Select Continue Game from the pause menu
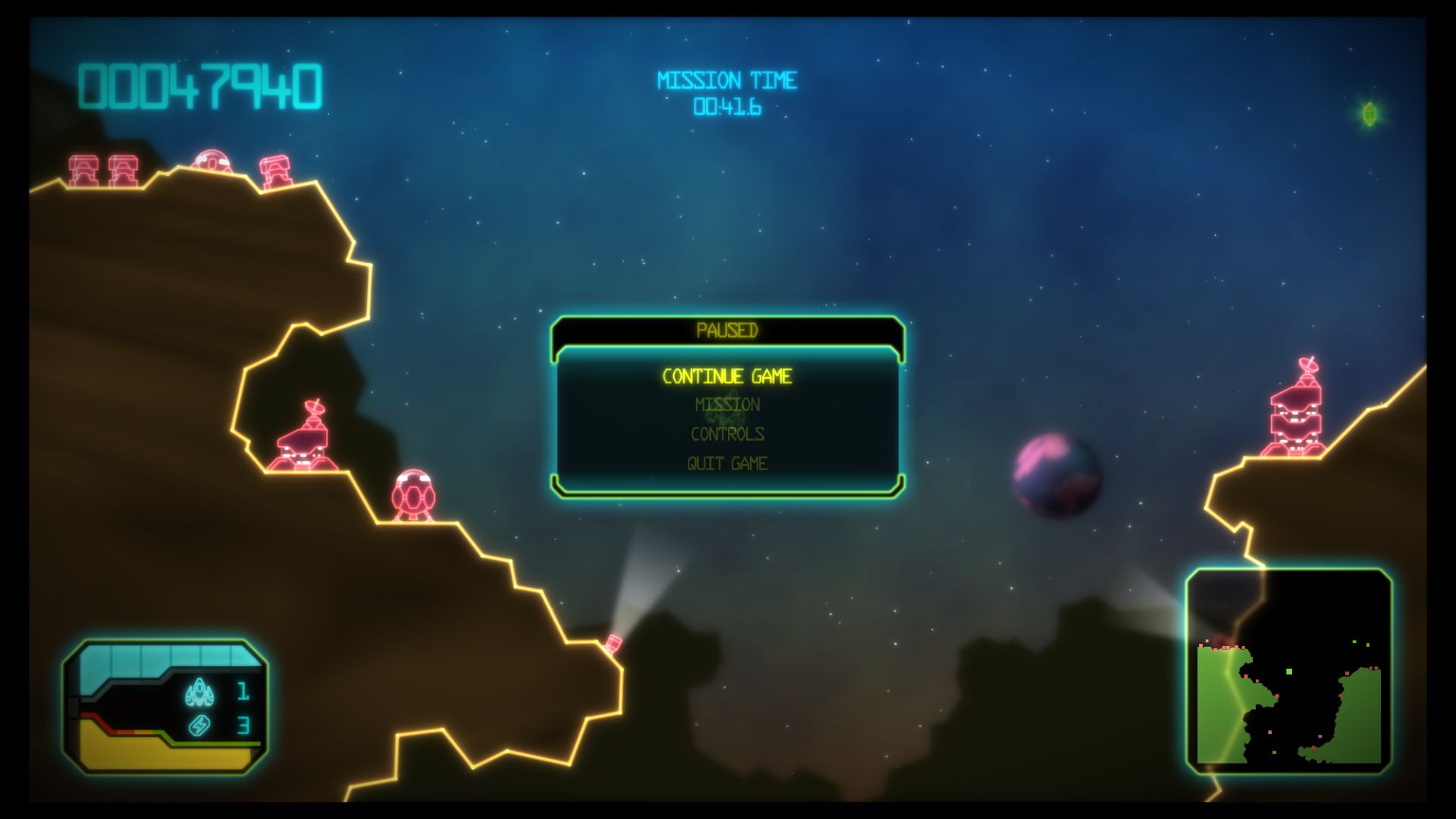Viewport: 1456px width, 819px height. [x=726, y=375]
